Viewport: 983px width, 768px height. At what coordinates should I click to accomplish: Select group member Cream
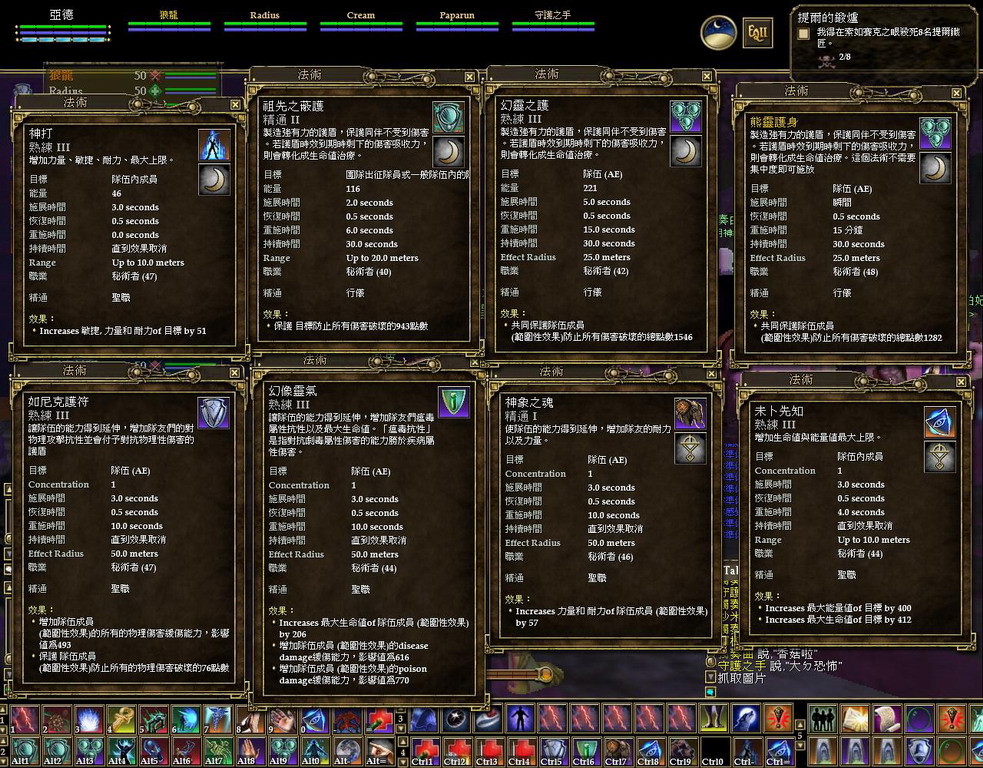point(361,18)
